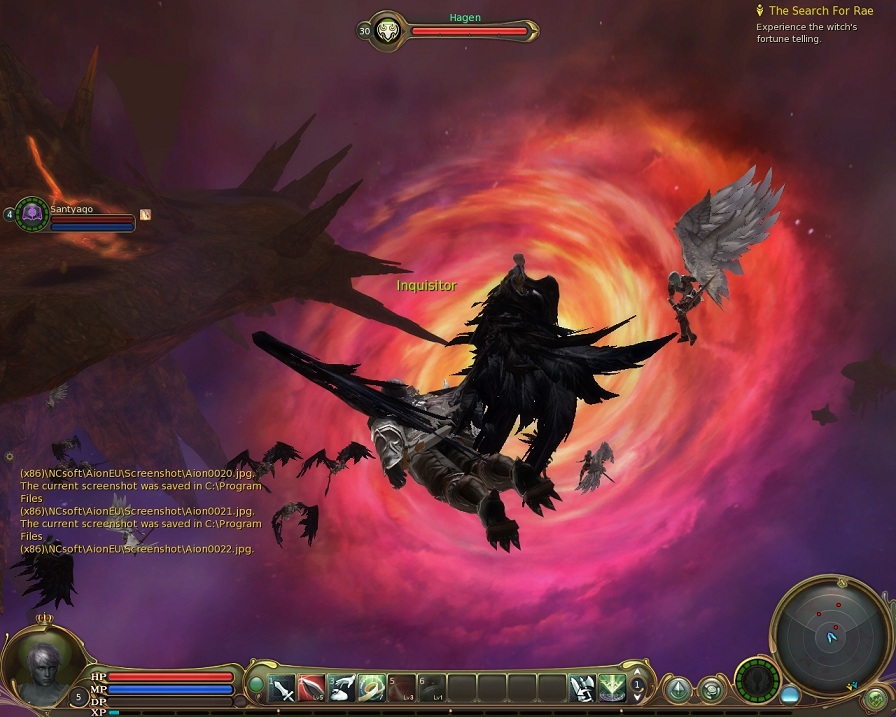The image size is (896, 717).
Task: Open the green main menu button in the corner
Action: click(x=876, y=698)
